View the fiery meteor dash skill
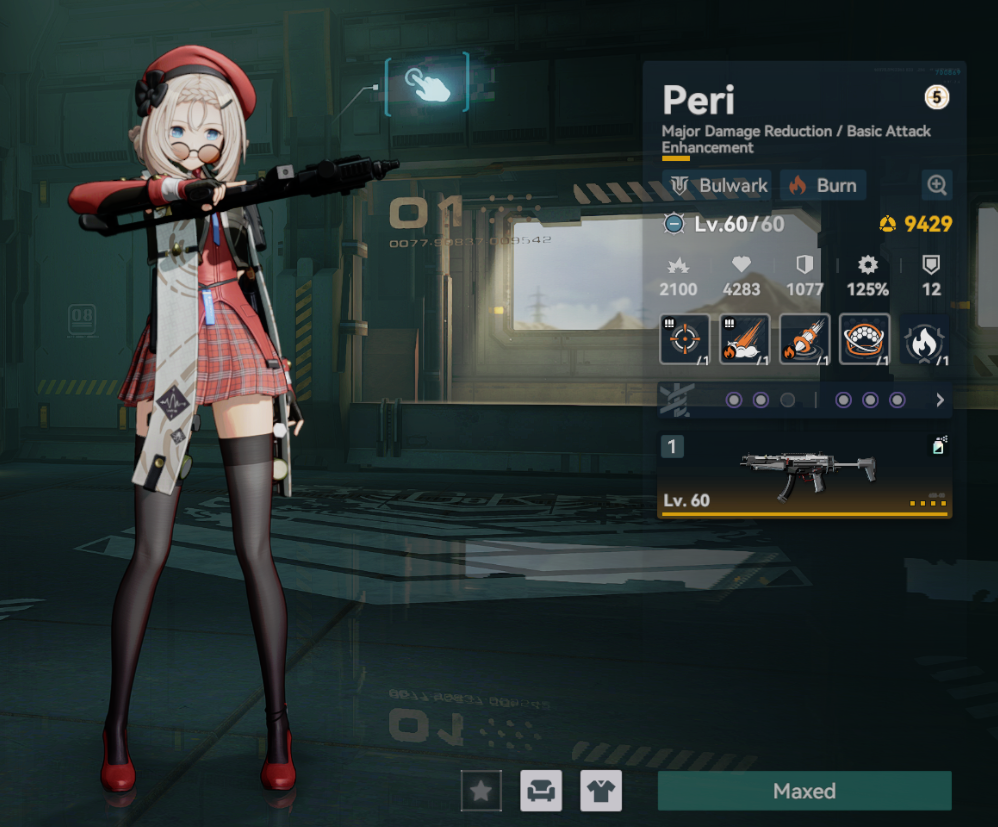The image size is (998, 827). [744, 339]
